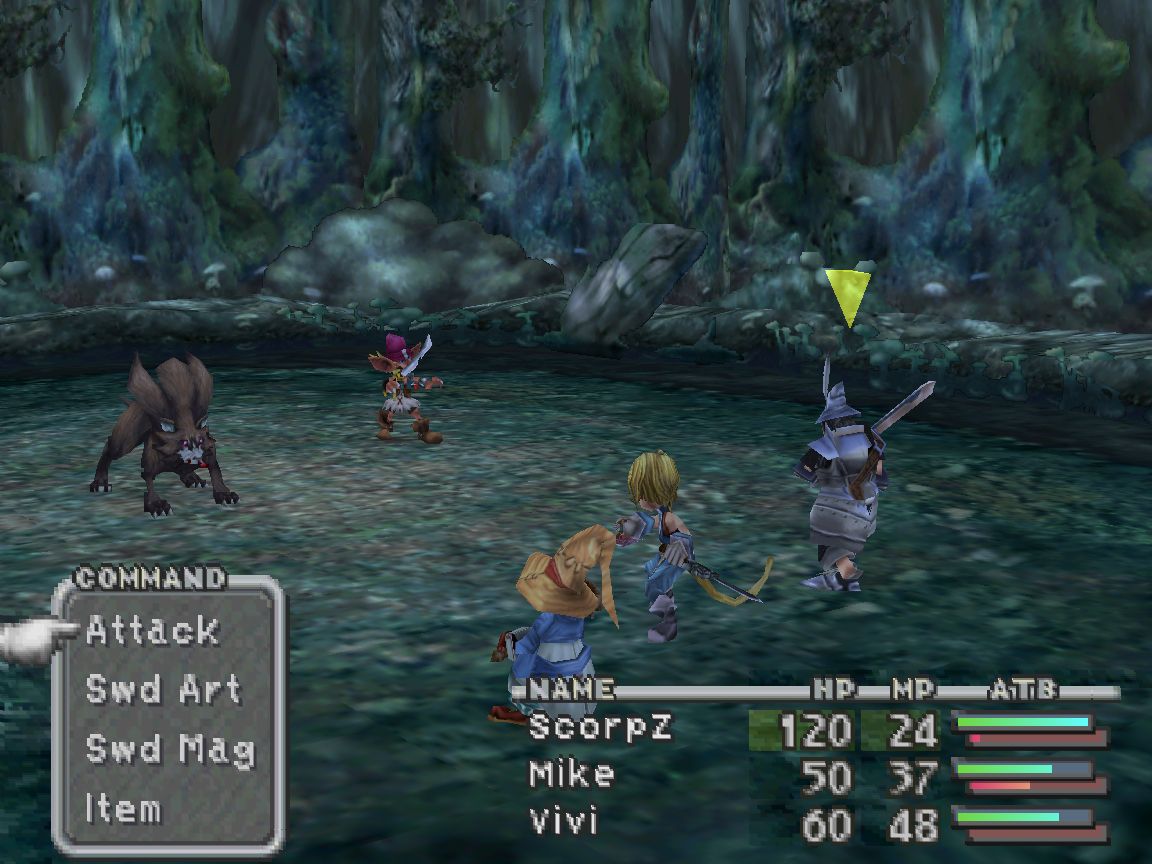1152x864 pixels.
Task: Select Mike's row in the party list
Action: point(571,774)
